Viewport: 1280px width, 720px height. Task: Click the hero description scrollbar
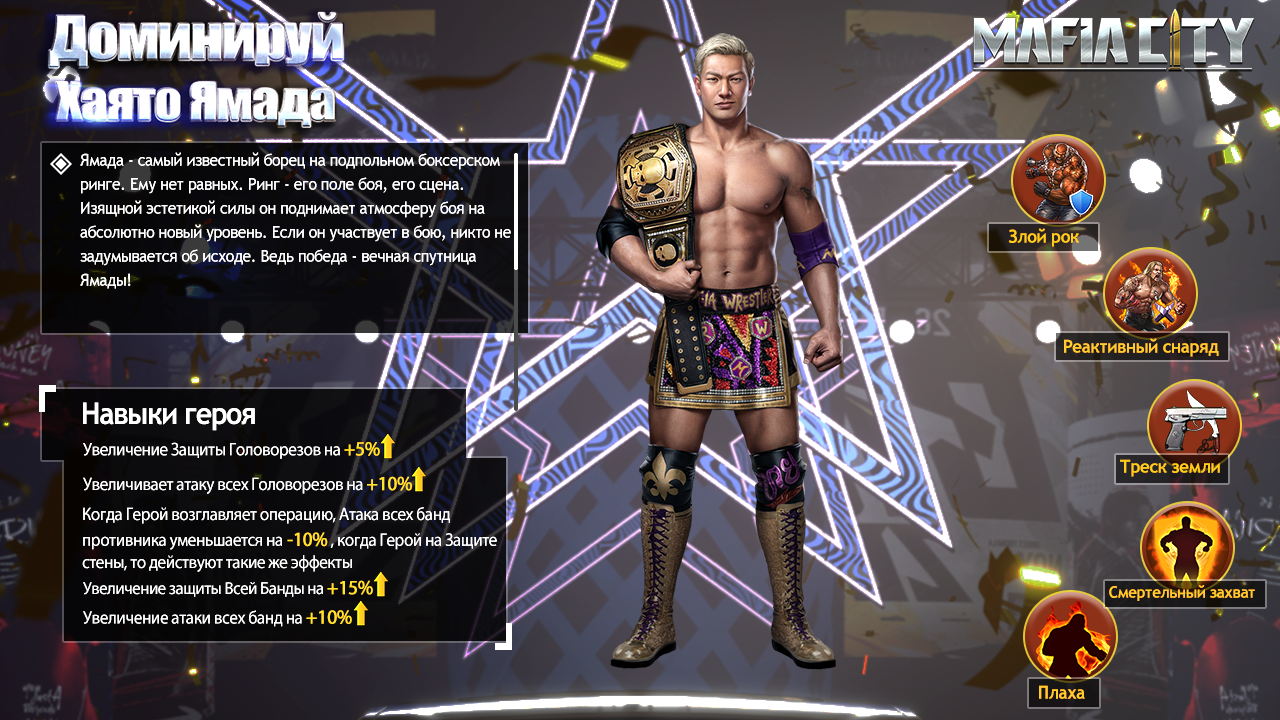point(516,211)
